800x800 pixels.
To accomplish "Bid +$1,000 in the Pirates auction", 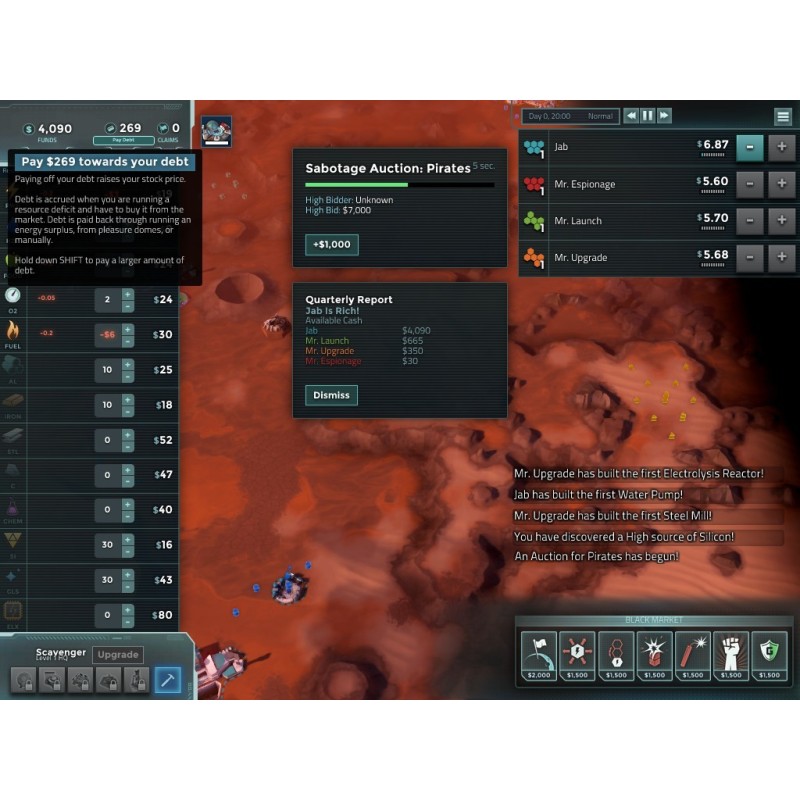I will tap(331, 245).
